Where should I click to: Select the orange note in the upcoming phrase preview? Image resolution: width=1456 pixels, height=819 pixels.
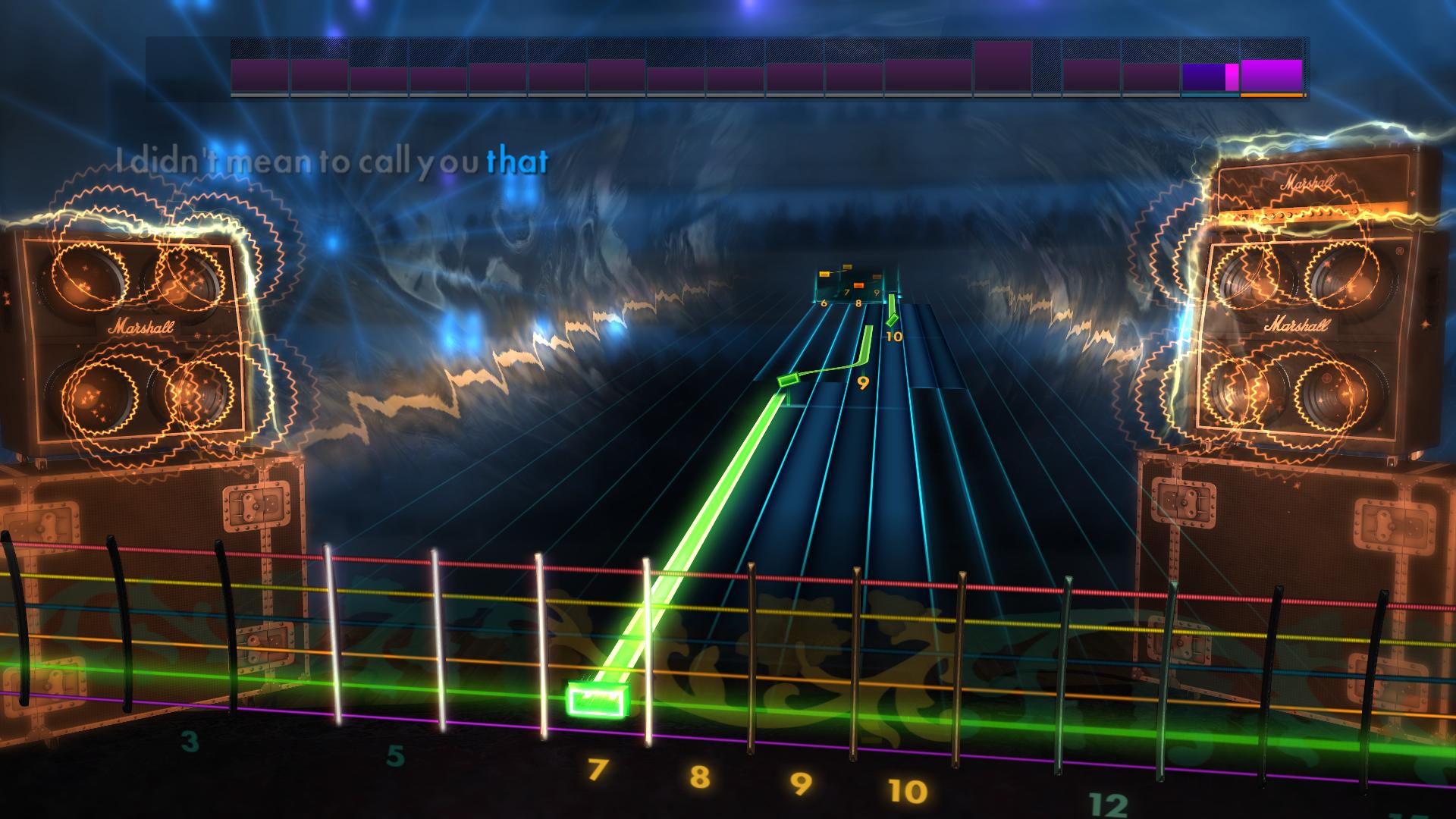click(858, 285)
